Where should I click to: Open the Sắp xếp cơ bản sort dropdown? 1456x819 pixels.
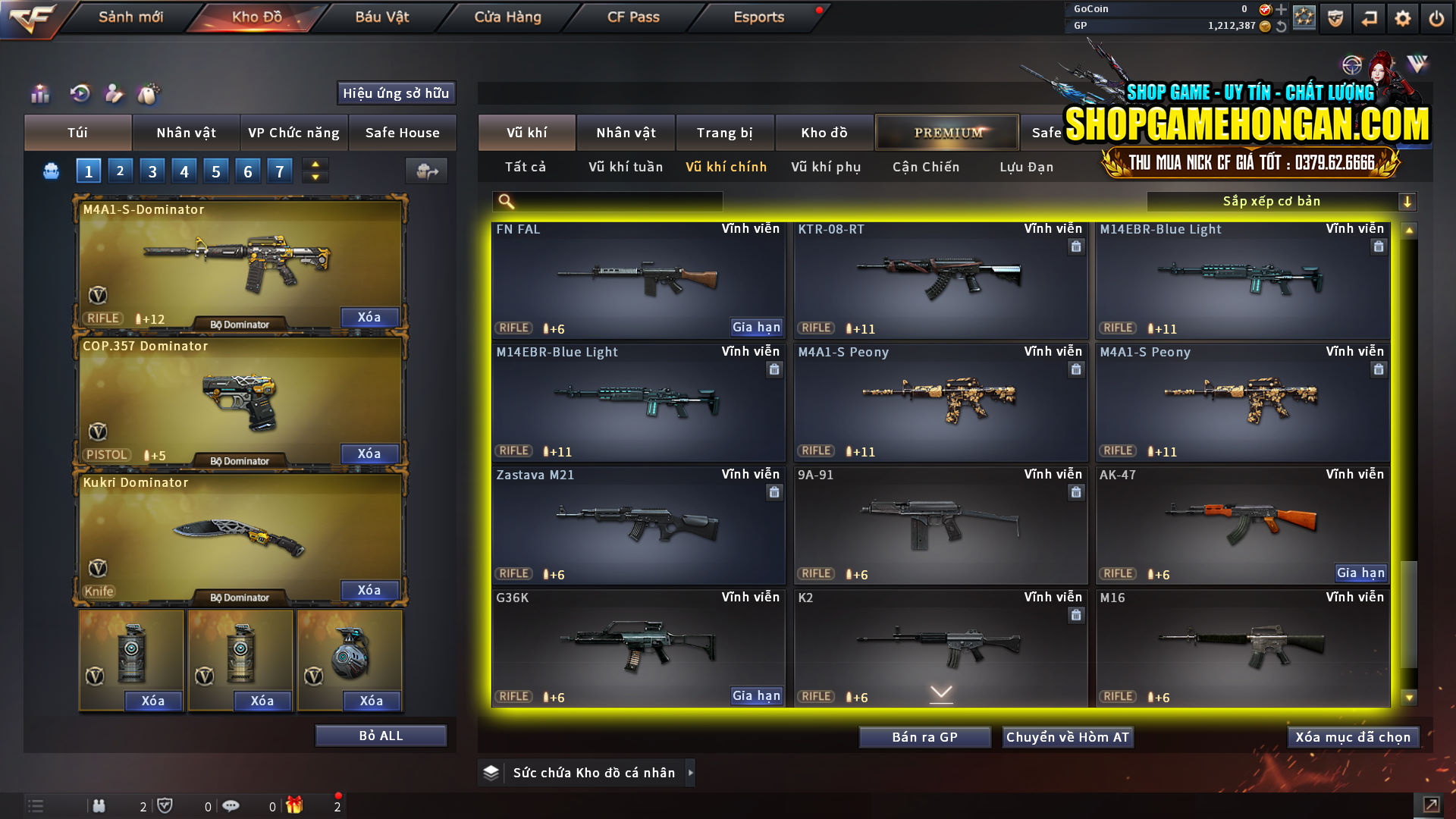pyautogui.click(x=1282, y=201)
